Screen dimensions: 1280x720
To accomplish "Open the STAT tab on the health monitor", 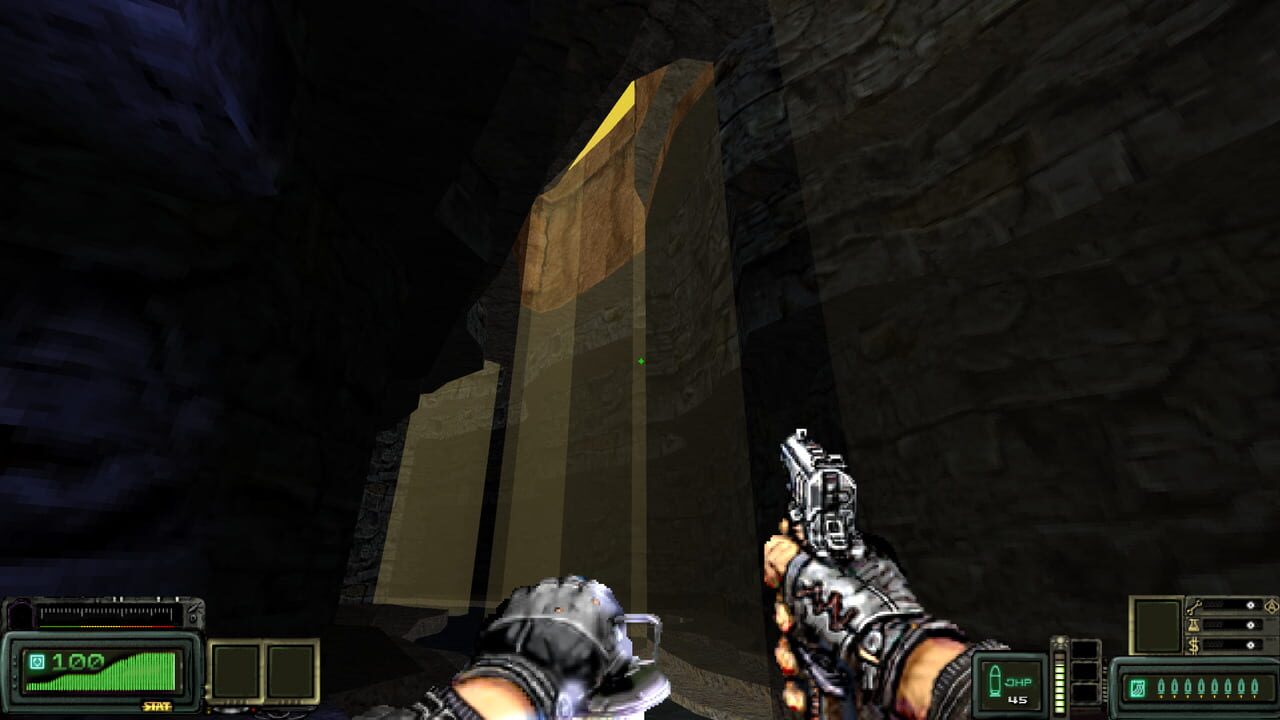I will 156,706.
